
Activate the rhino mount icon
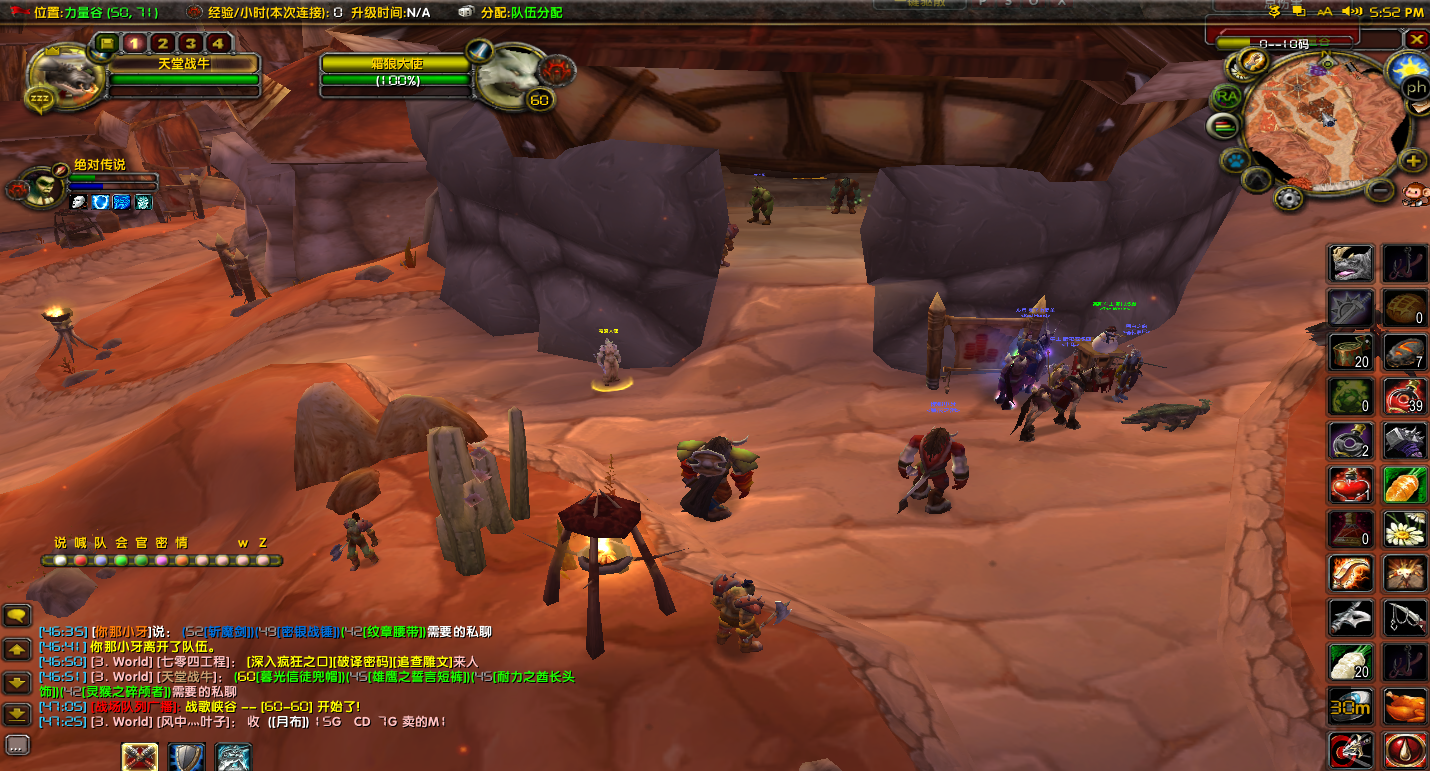1351,263
